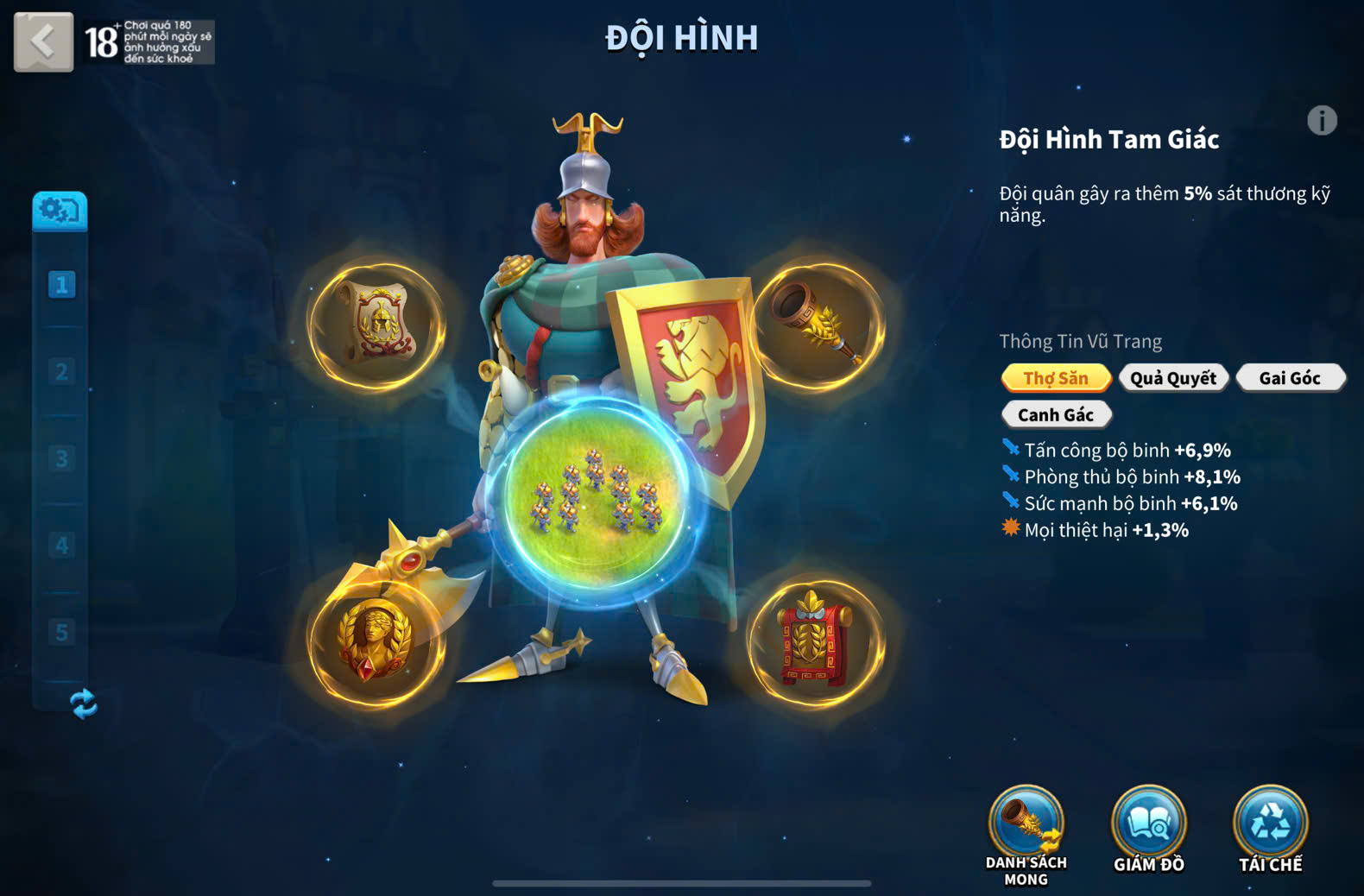
Task: Show the Gai Góc attribute tag
Action: 1290,378
